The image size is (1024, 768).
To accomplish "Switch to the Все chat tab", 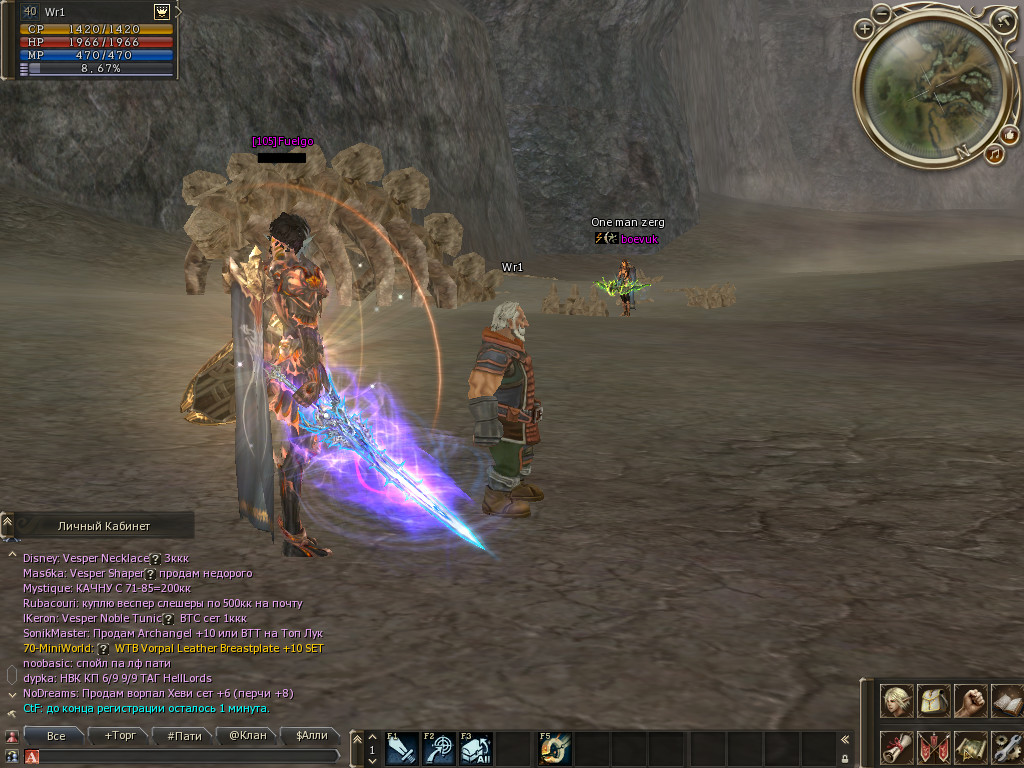I will [57, 736].
